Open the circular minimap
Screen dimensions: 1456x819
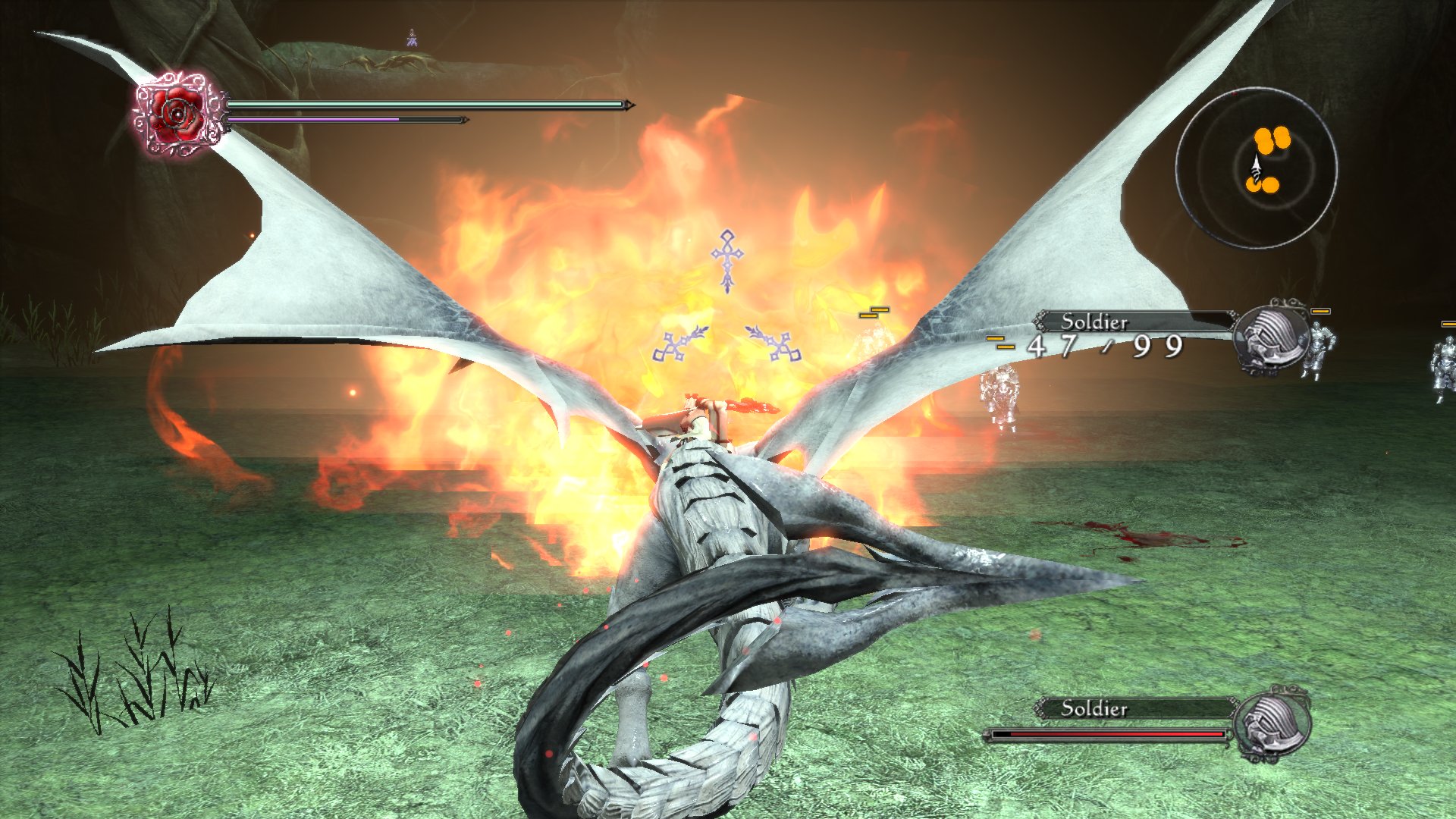pyautogui.click(x=1256, y=168)
